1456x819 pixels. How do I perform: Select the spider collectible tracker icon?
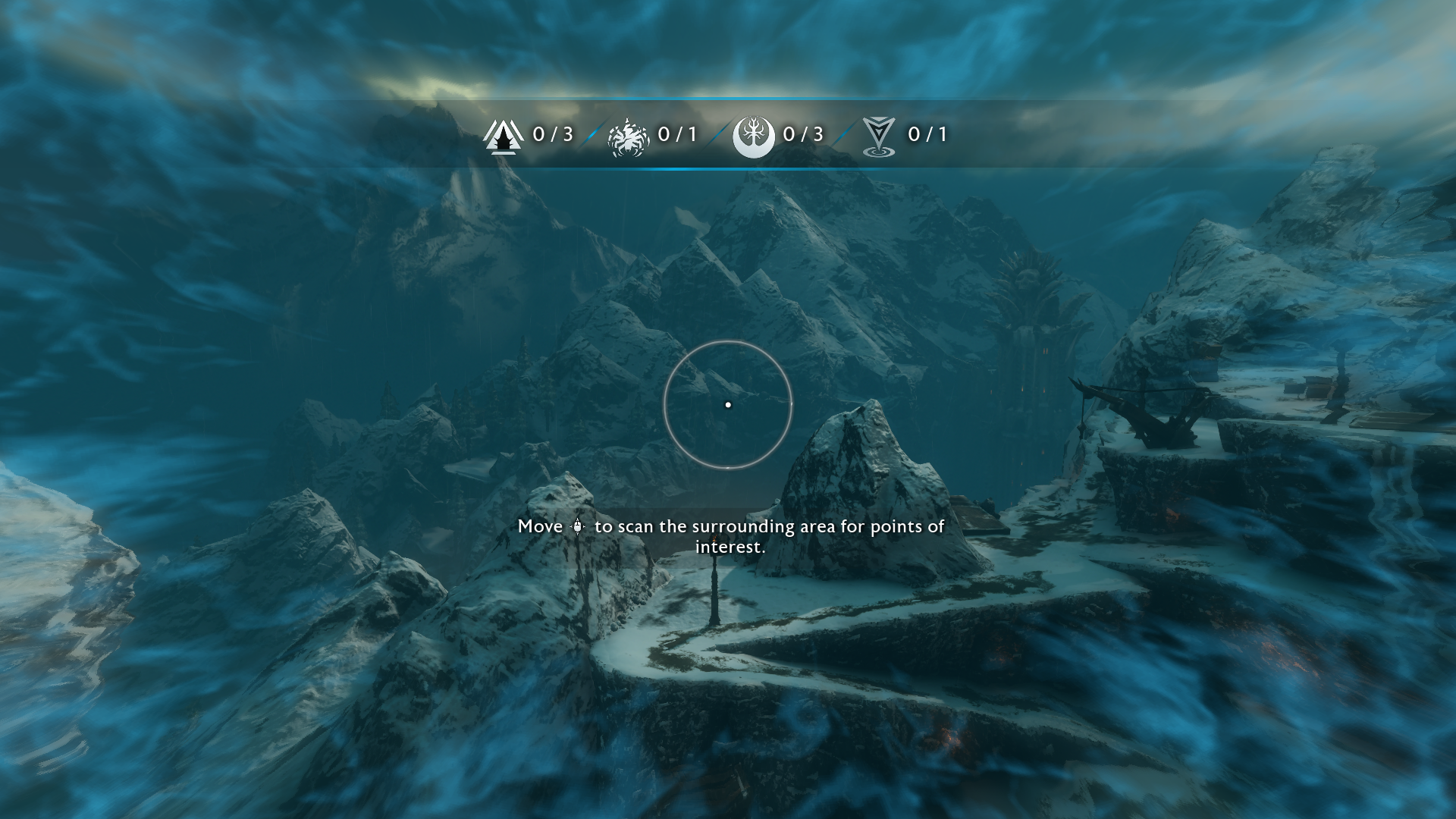point(628,137)
